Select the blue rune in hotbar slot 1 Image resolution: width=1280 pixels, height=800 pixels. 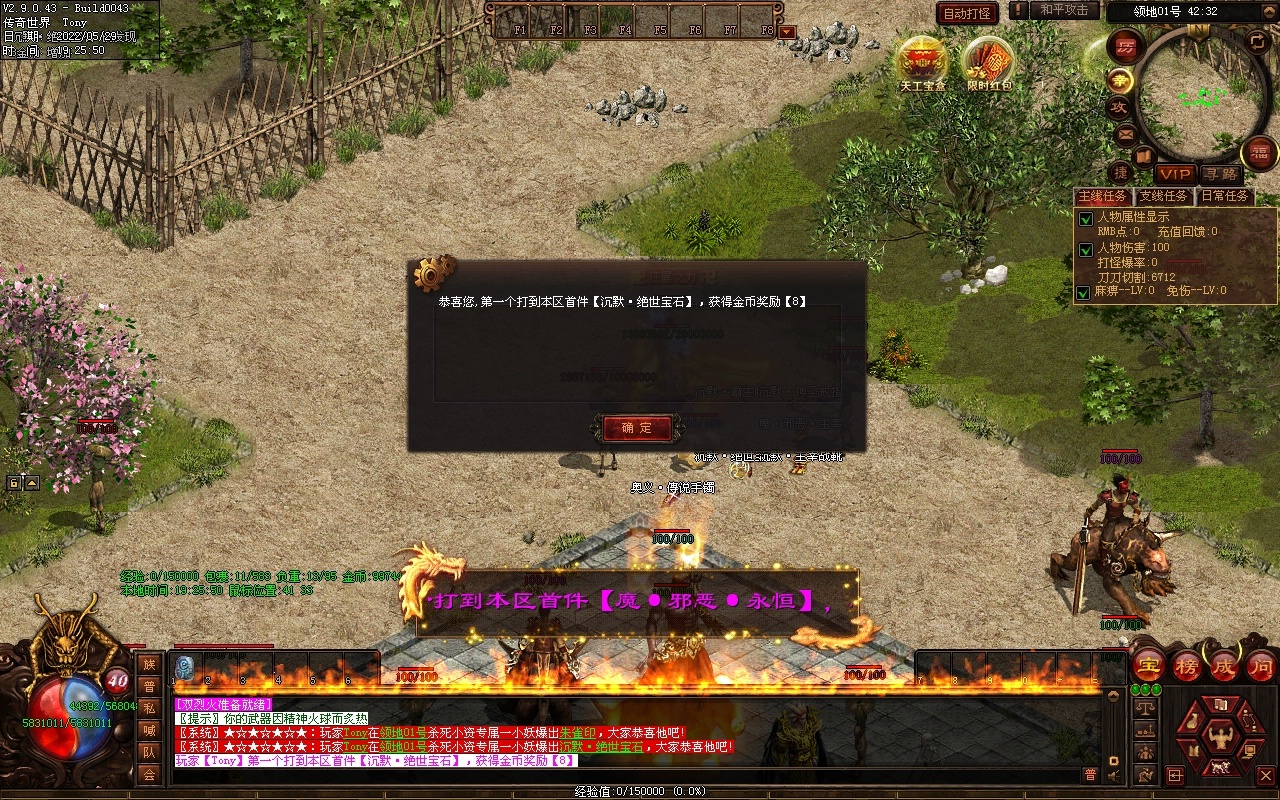(184, 668)
